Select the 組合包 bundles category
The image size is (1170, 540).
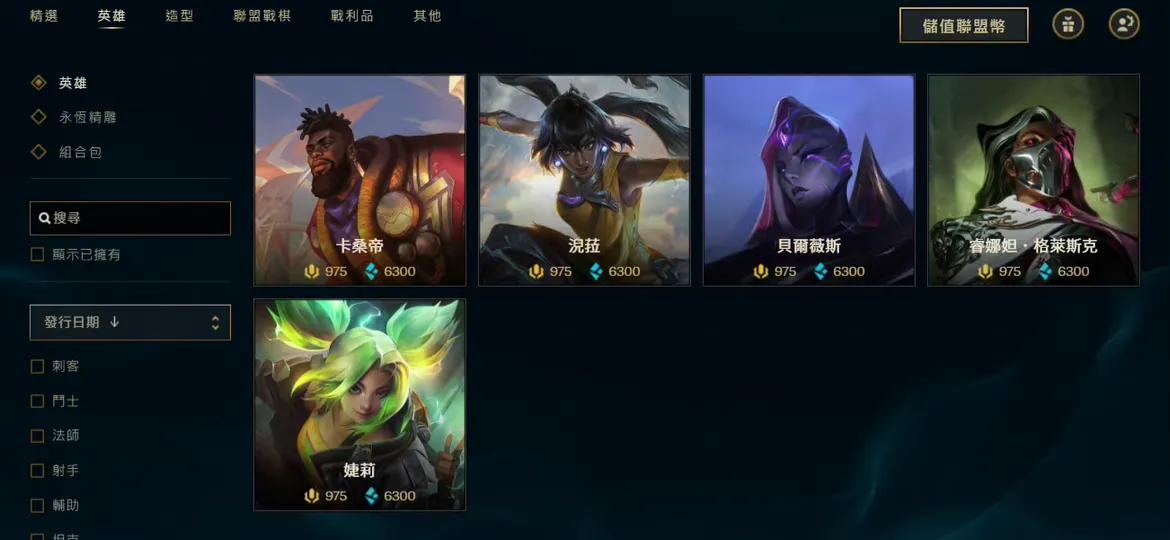click(80, 152)
